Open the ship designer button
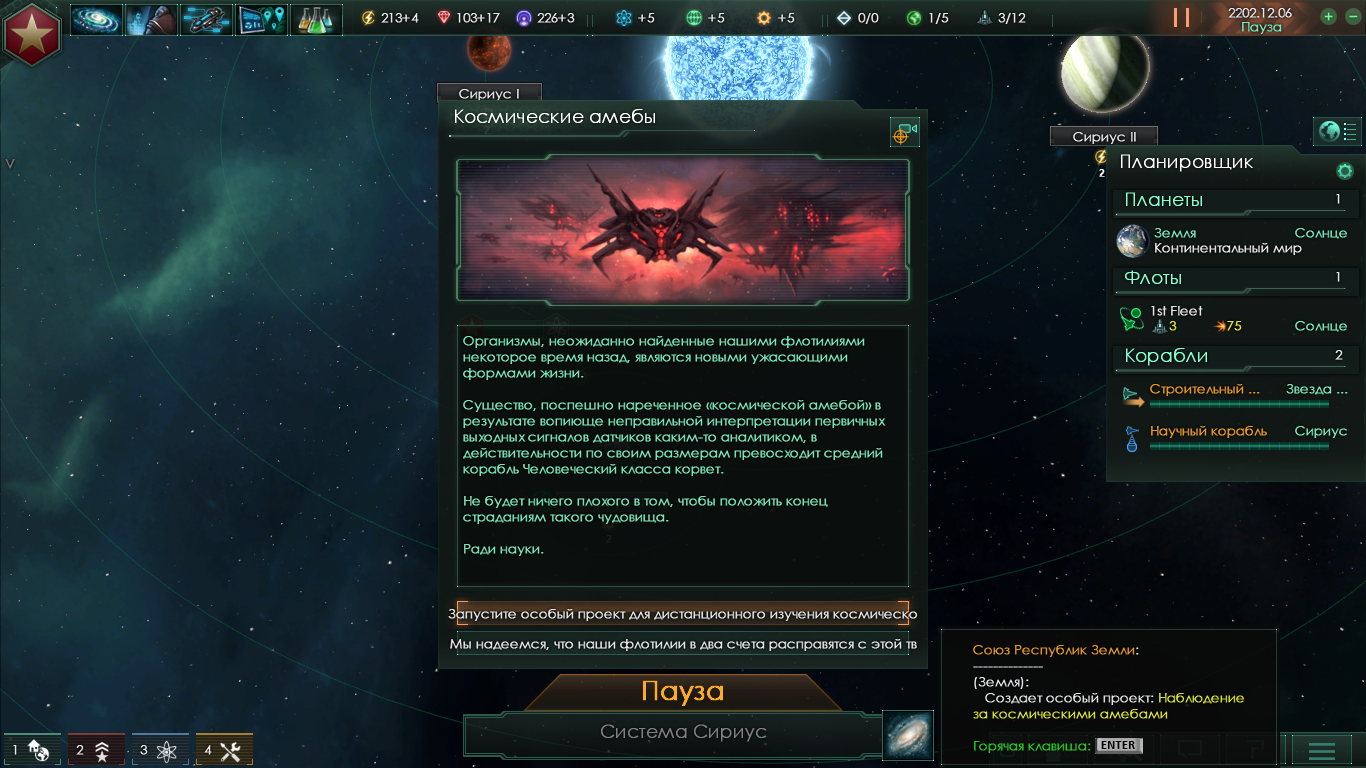This screenshot has width=1366, height=768. (206, 19)
